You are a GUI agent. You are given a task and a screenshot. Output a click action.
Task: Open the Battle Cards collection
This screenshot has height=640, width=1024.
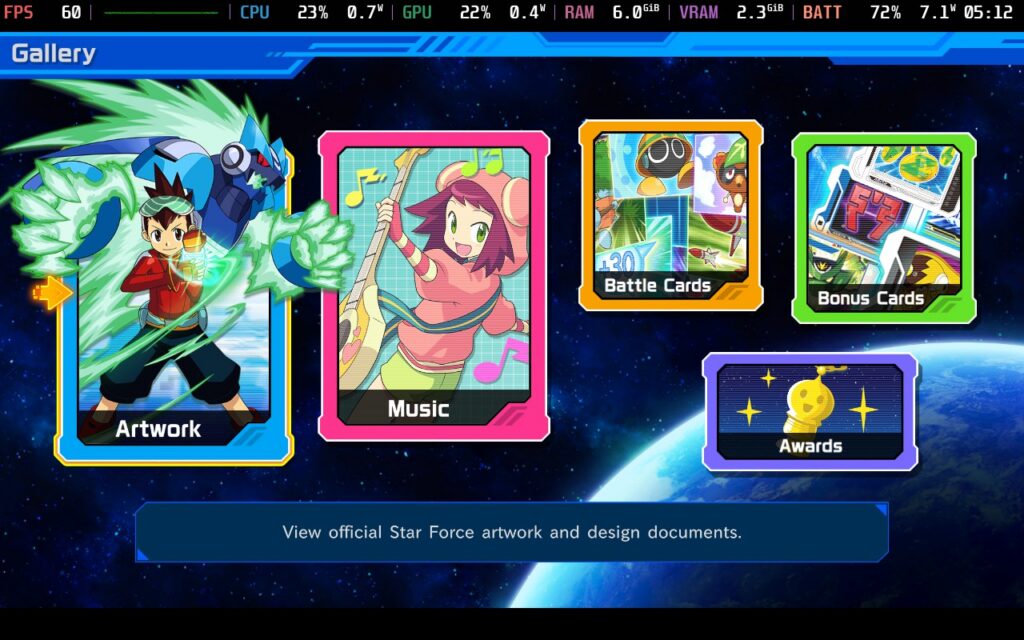[670, 215]
